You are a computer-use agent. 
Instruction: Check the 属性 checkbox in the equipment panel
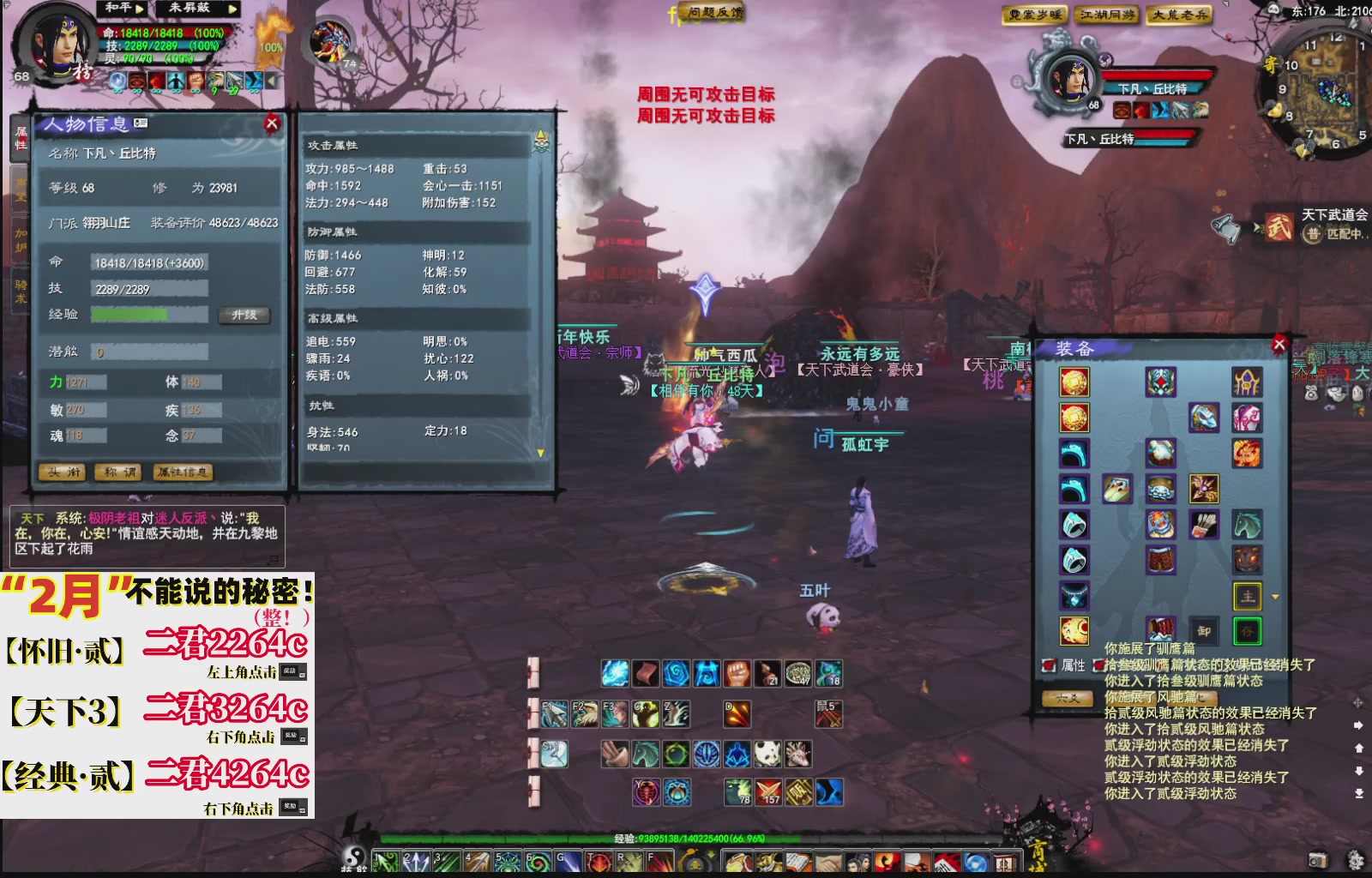tap(1048, 665)
